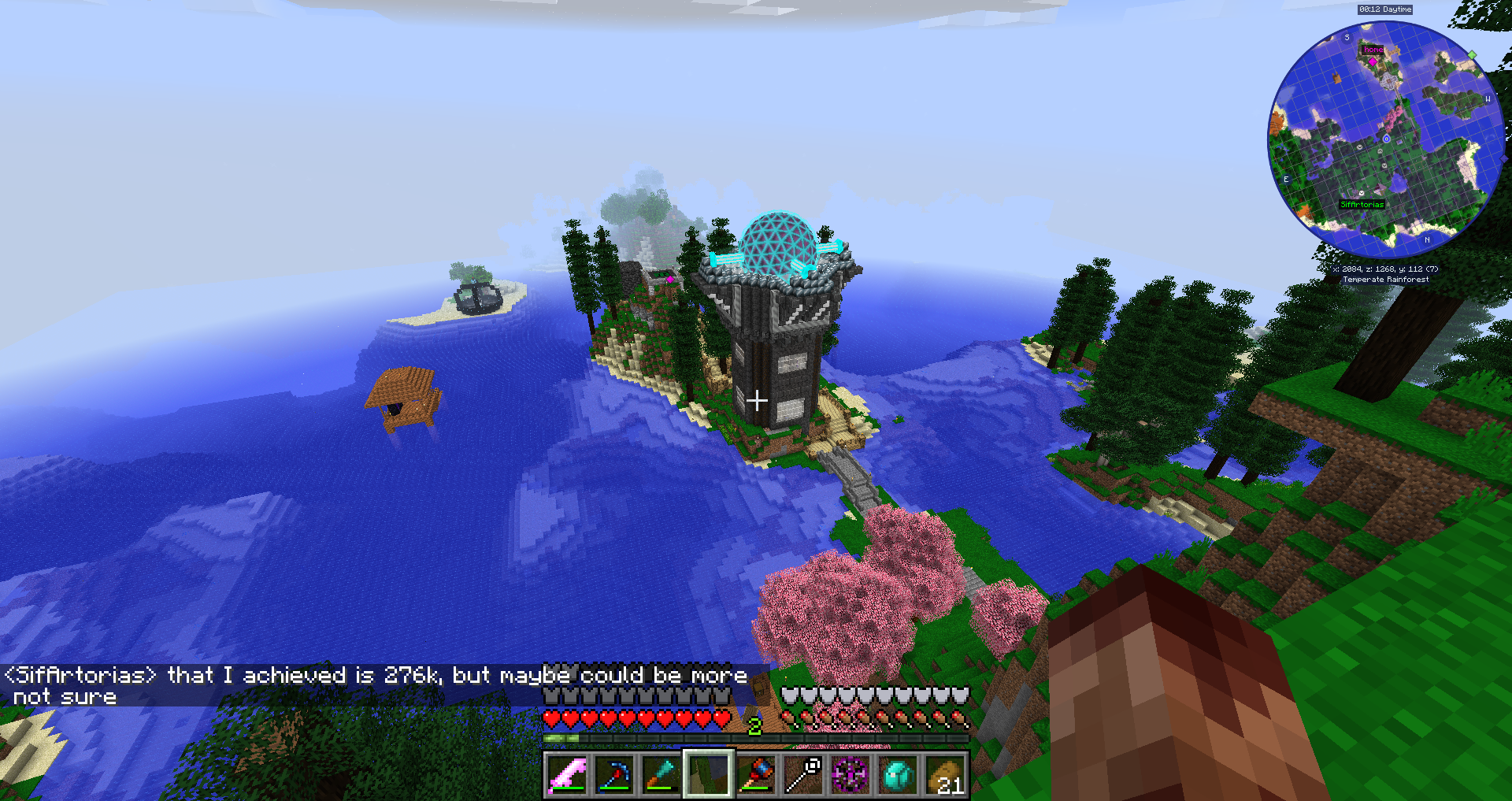Click the SifArtorias chat message
Screen dimensions: 1512x801
(x=376, y=685)
